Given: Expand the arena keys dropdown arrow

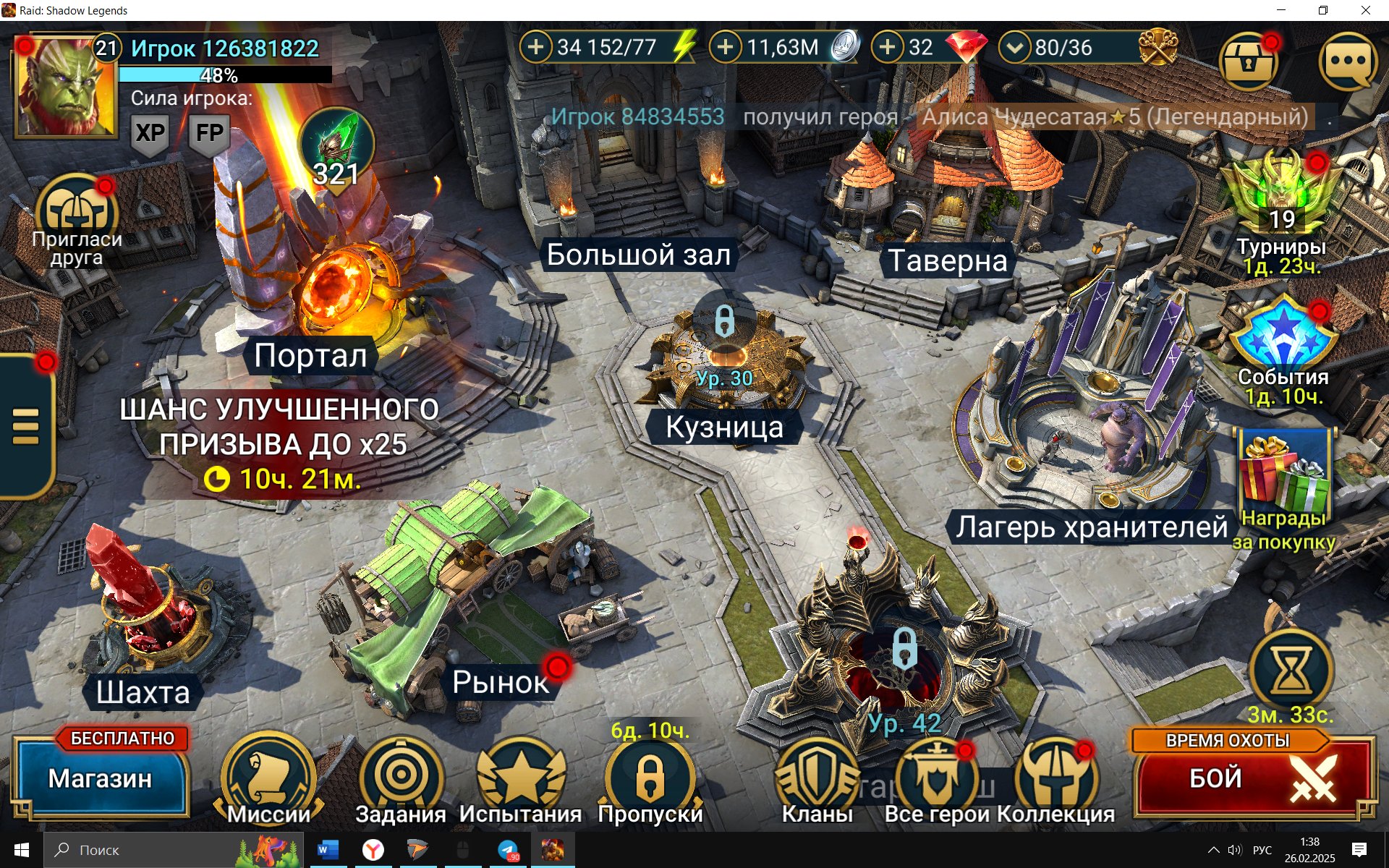Looking at the screenshot, I should pyautogui.click(x=1015, y=48).
